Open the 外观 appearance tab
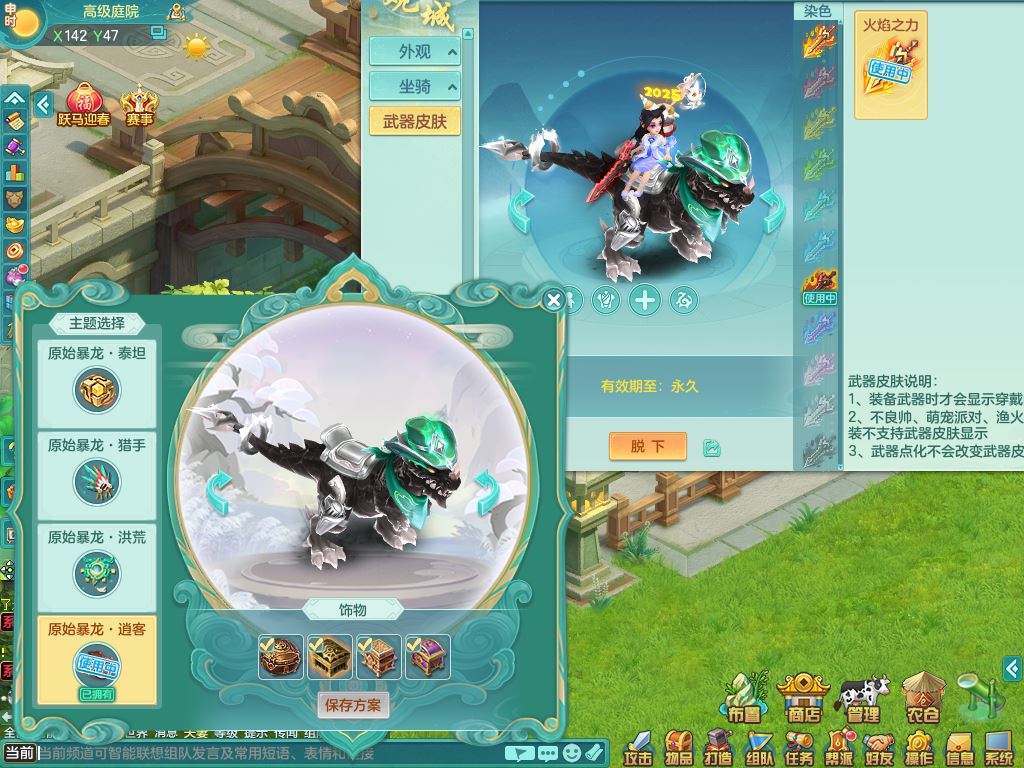The width and height of the screenshot is (1024, 768). click(415, 52)
